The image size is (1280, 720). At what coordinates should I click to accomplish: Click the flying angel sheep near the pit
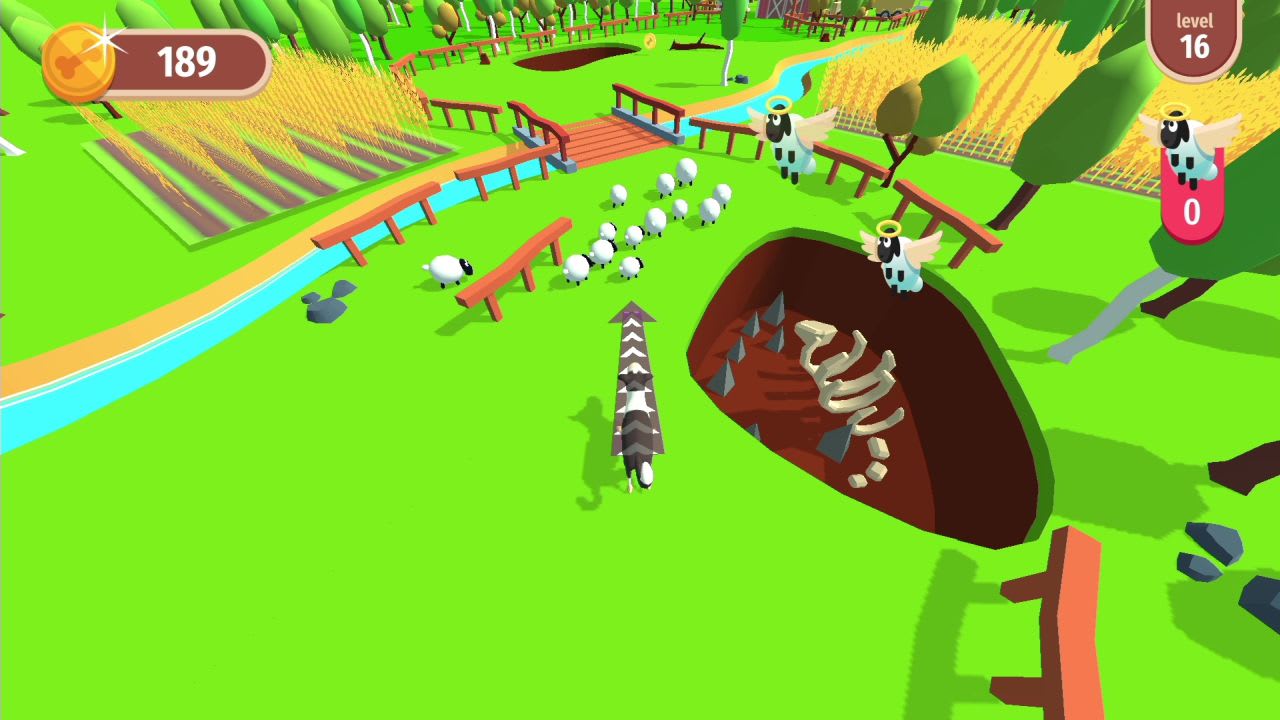coord(898,265)
